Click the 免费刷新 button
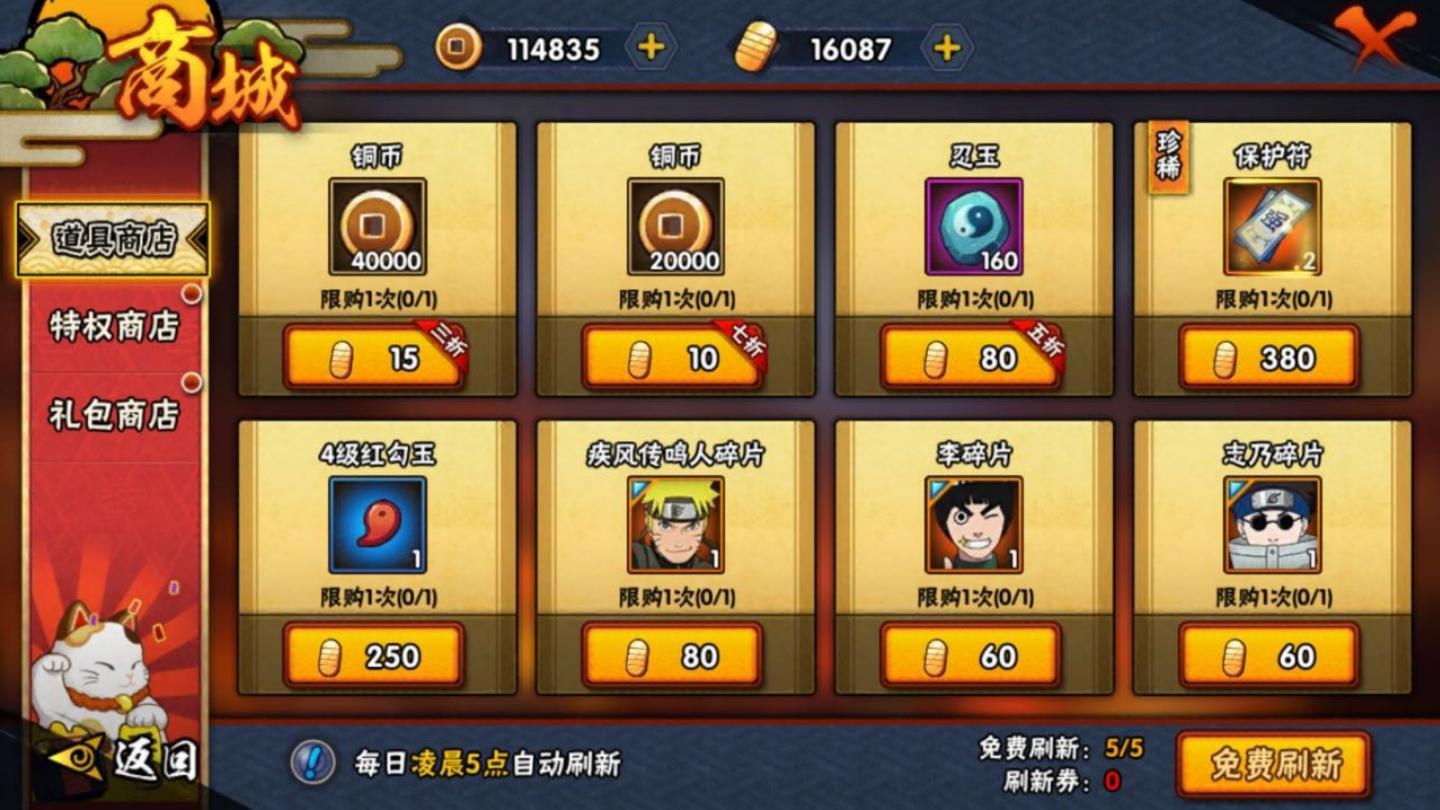Screen dimensions: 1440x810 1273,765
